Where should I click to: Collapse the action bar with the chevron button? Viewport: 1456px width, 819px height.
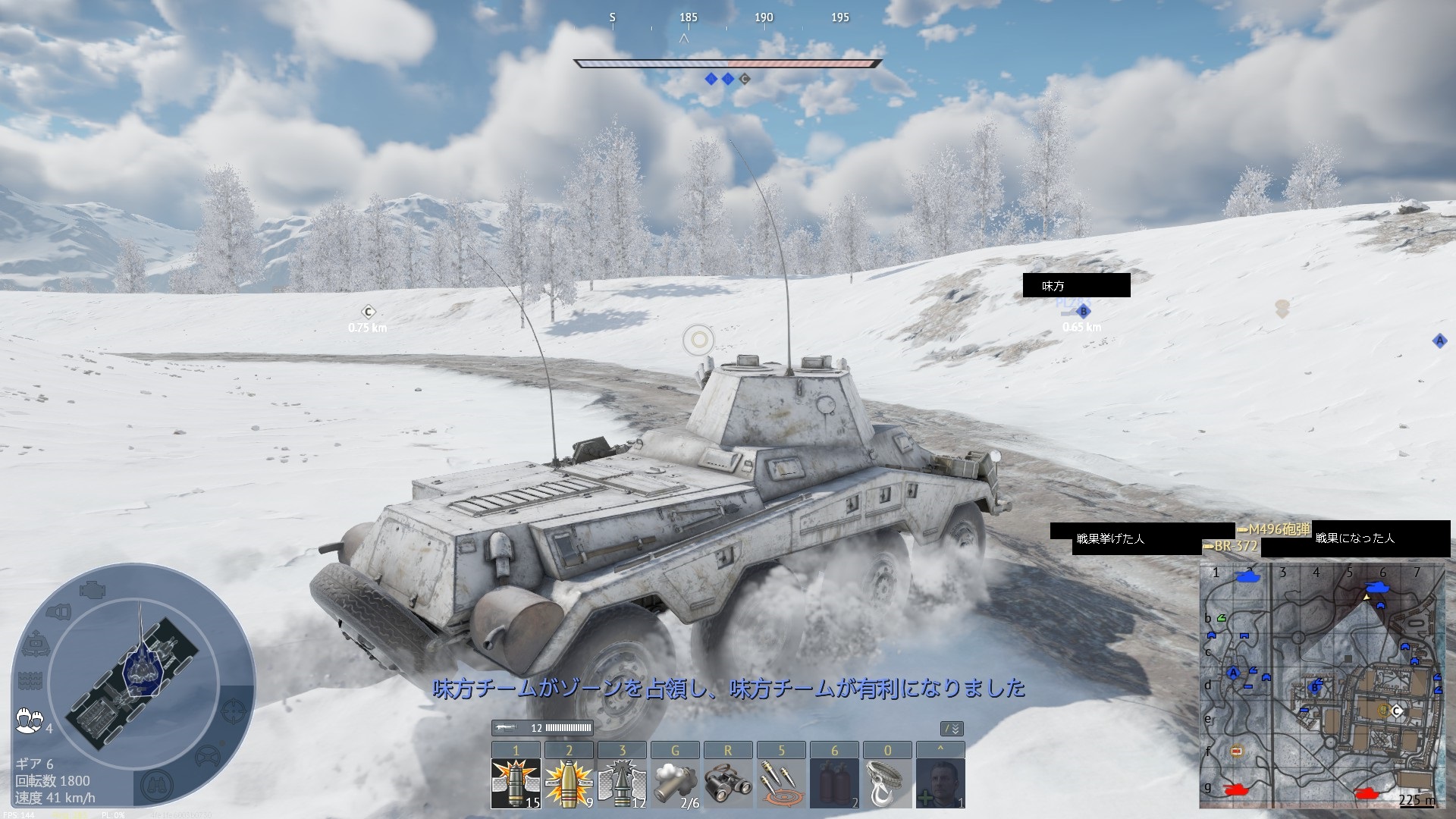pos(952,729)
